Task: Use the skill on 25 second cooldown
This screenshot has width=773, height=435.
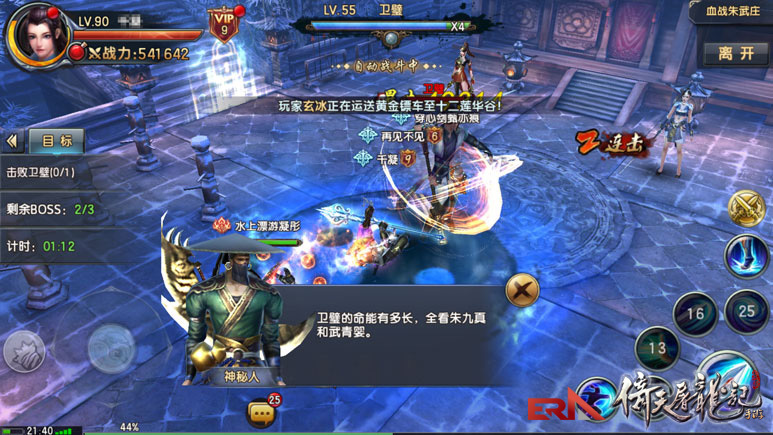Action: [x=746, y=311]
